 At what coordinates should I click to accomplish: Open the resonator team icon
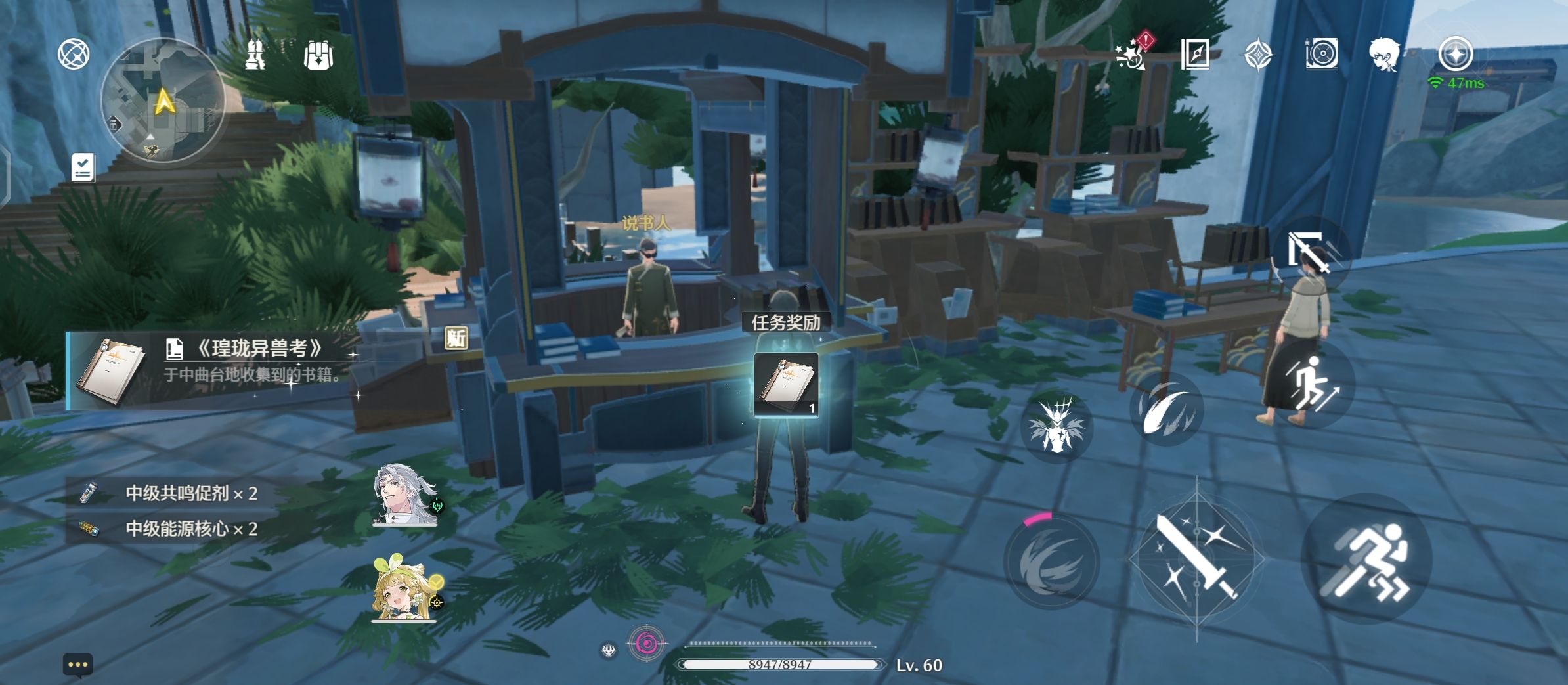255,54
